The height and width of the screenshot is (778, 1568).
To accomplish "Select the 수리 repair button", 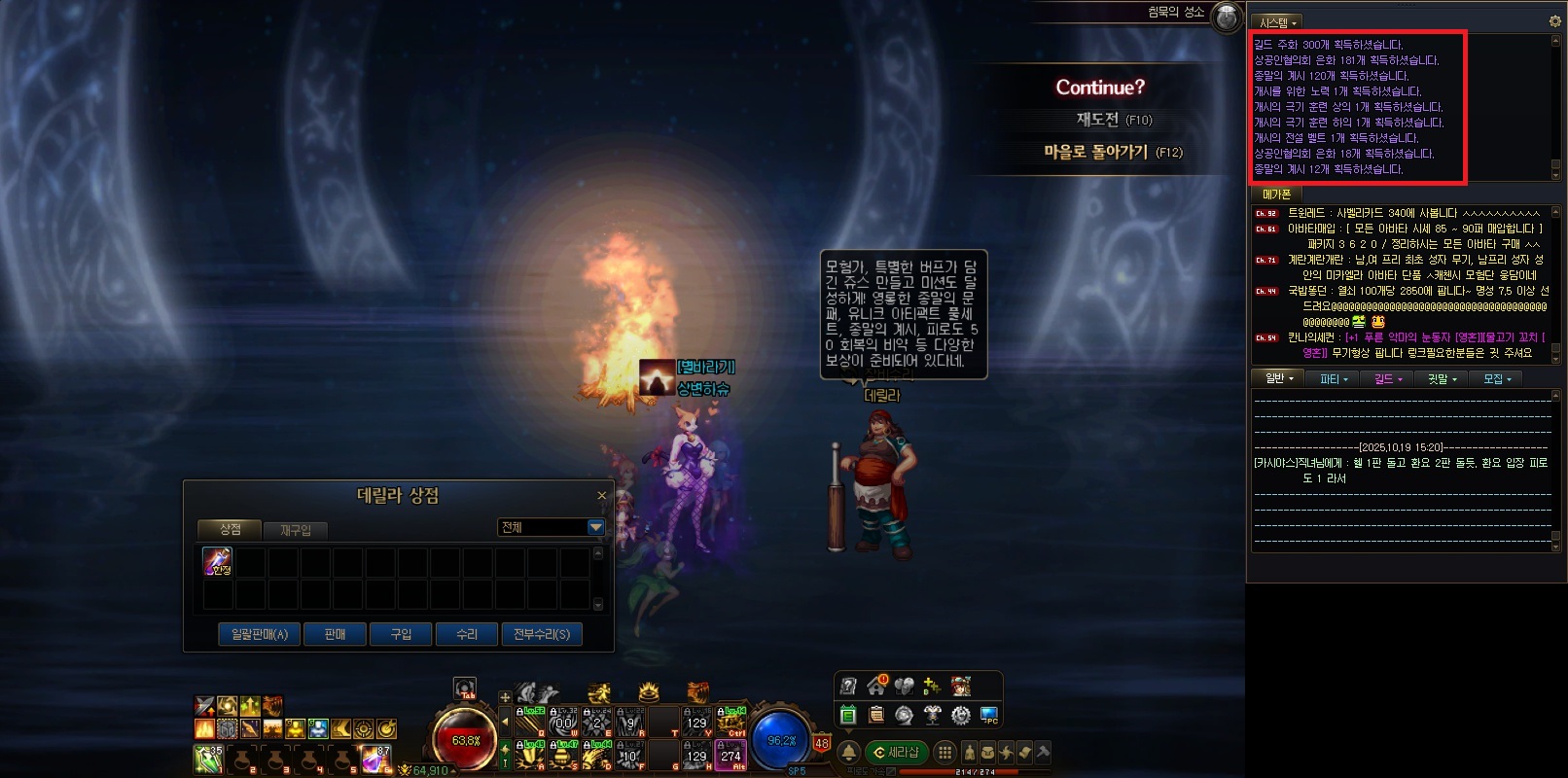I will point(467,634).
